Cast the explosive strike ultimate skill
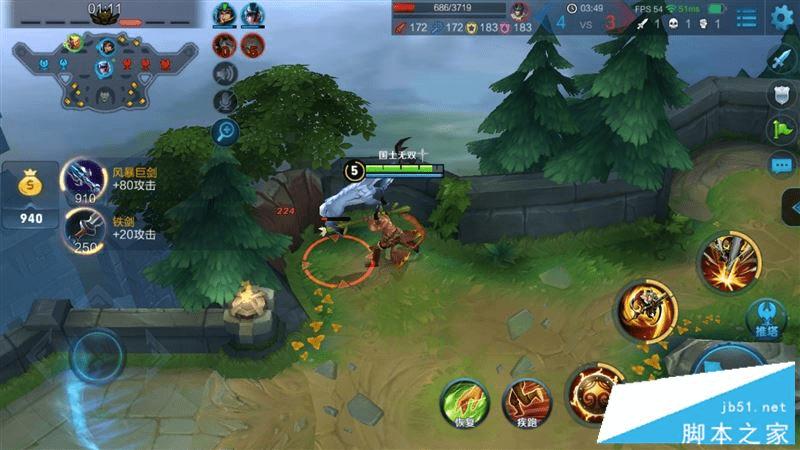 coord(727,260)
